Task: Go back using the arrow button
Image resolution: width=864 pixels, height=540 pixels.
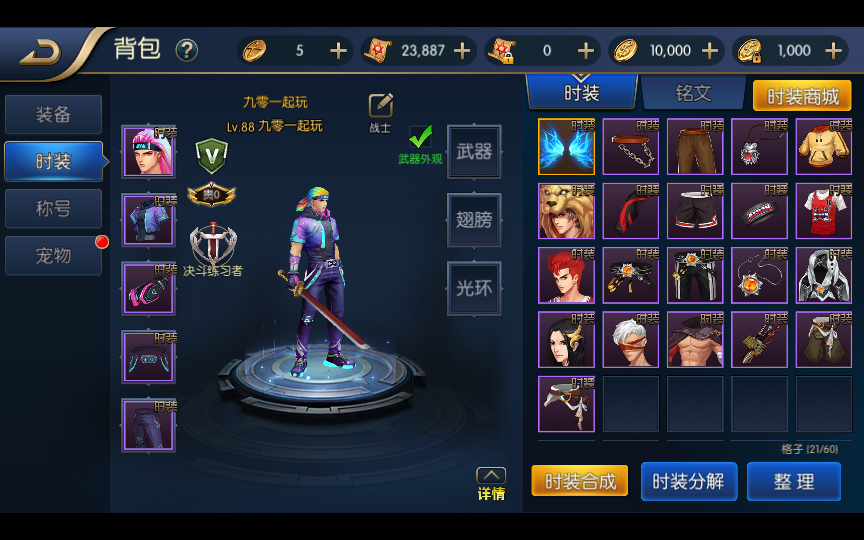Action: 42,51
